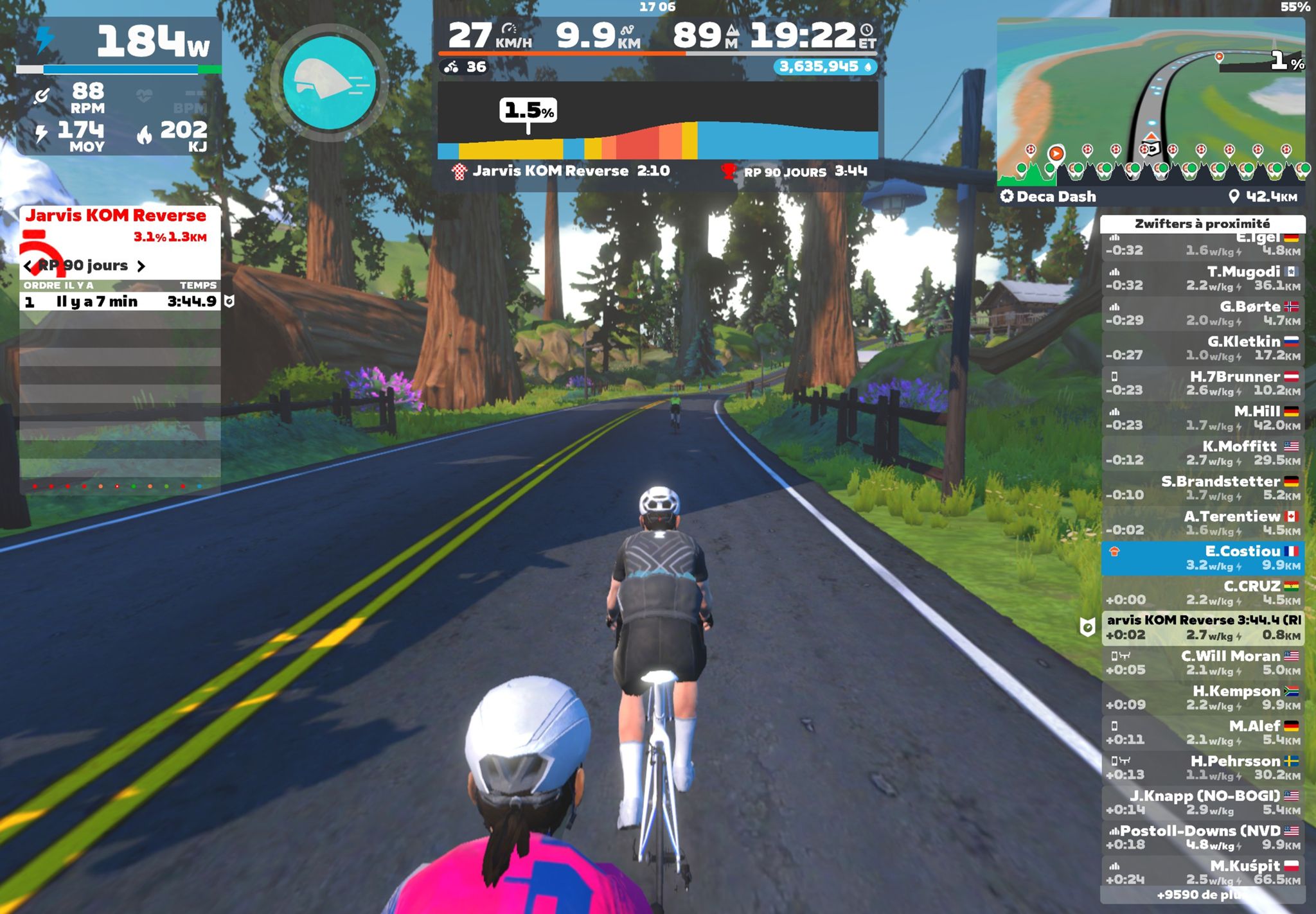
Task: Show next leaderboard with right arrow
Action: [141, 266]
